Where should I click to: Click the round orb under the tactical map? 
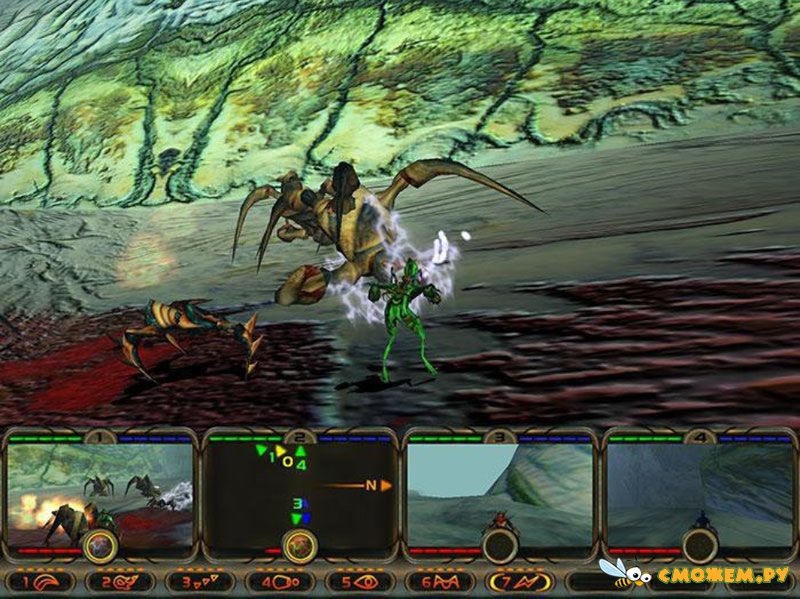coord(300,546)
